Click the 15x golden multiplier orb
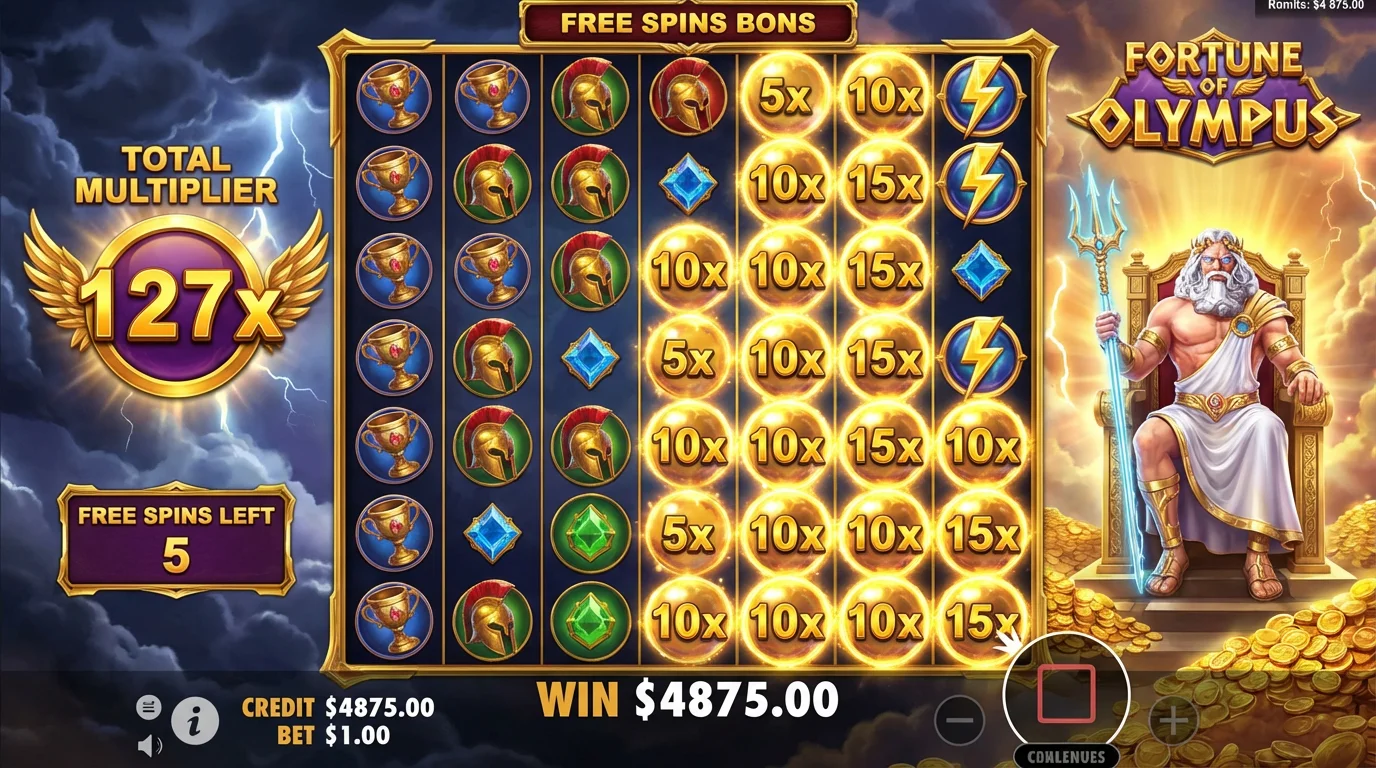 click(884, 183)
